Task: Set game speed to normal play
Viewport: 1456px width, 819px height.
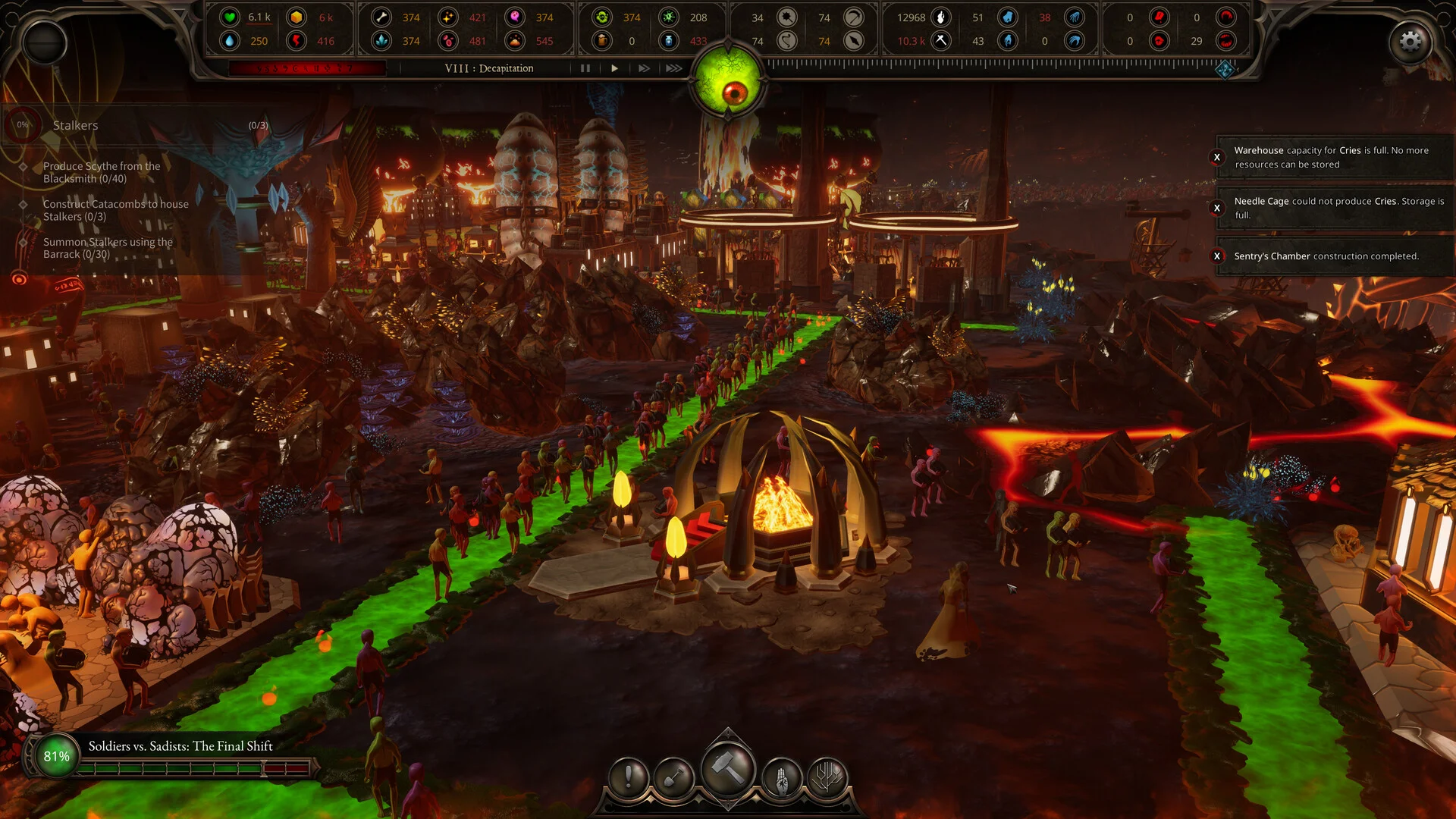Action: pyautogui.click(x=614, y=68)
